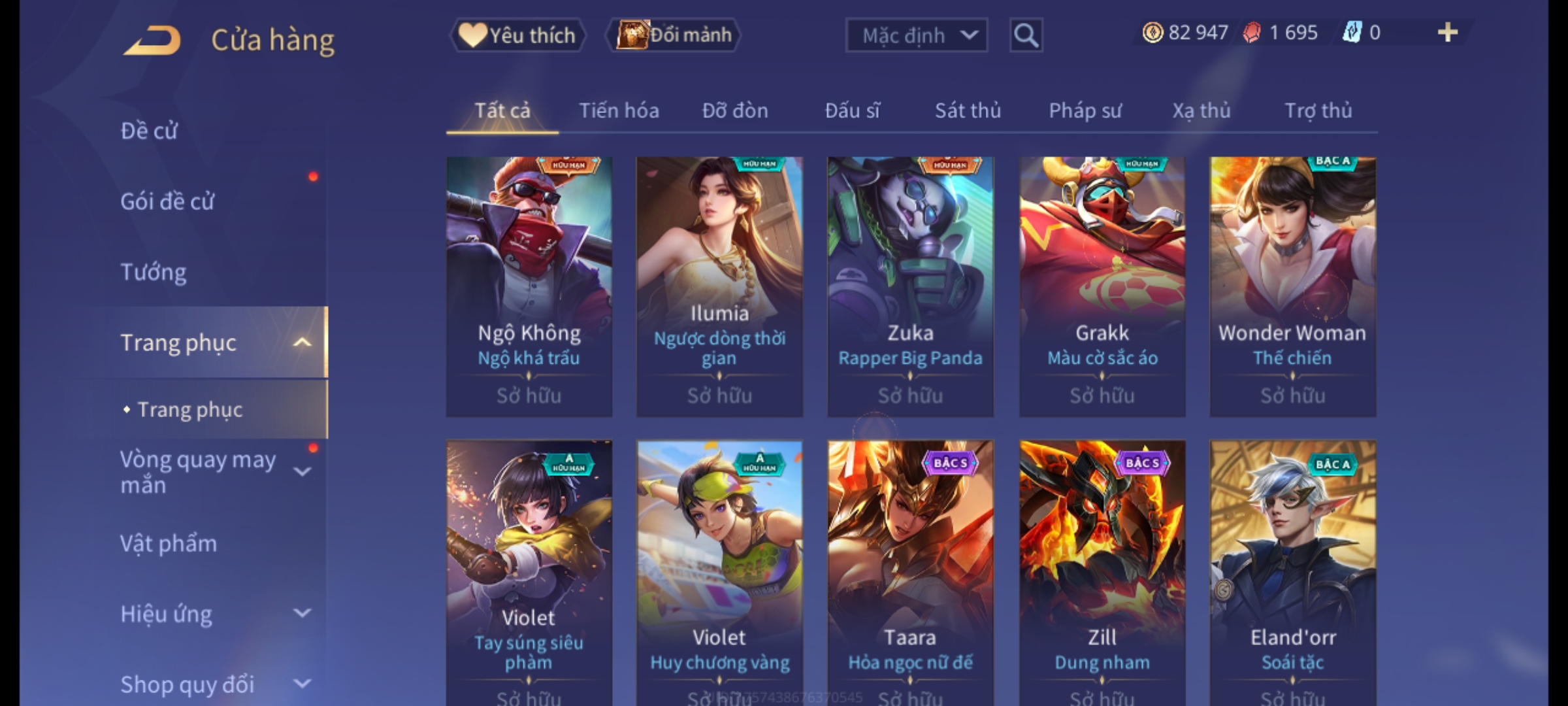Expand the Mặc định sort dropdown
Image resolution: width=1568 pixels, height=706 pixels.
click(916, 35)
